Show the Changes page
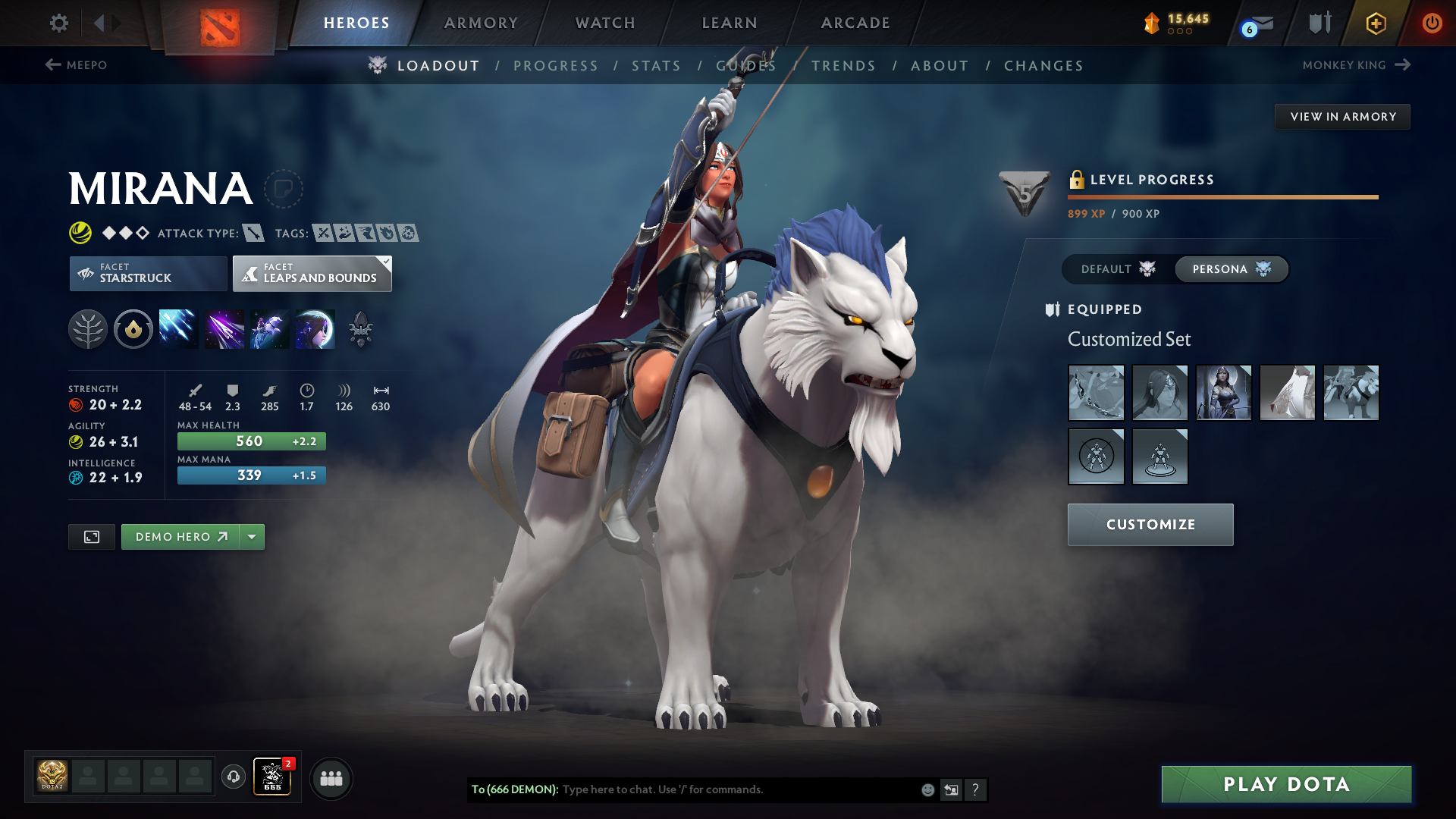This screenshot has width=1456, height=819. 1043,66
